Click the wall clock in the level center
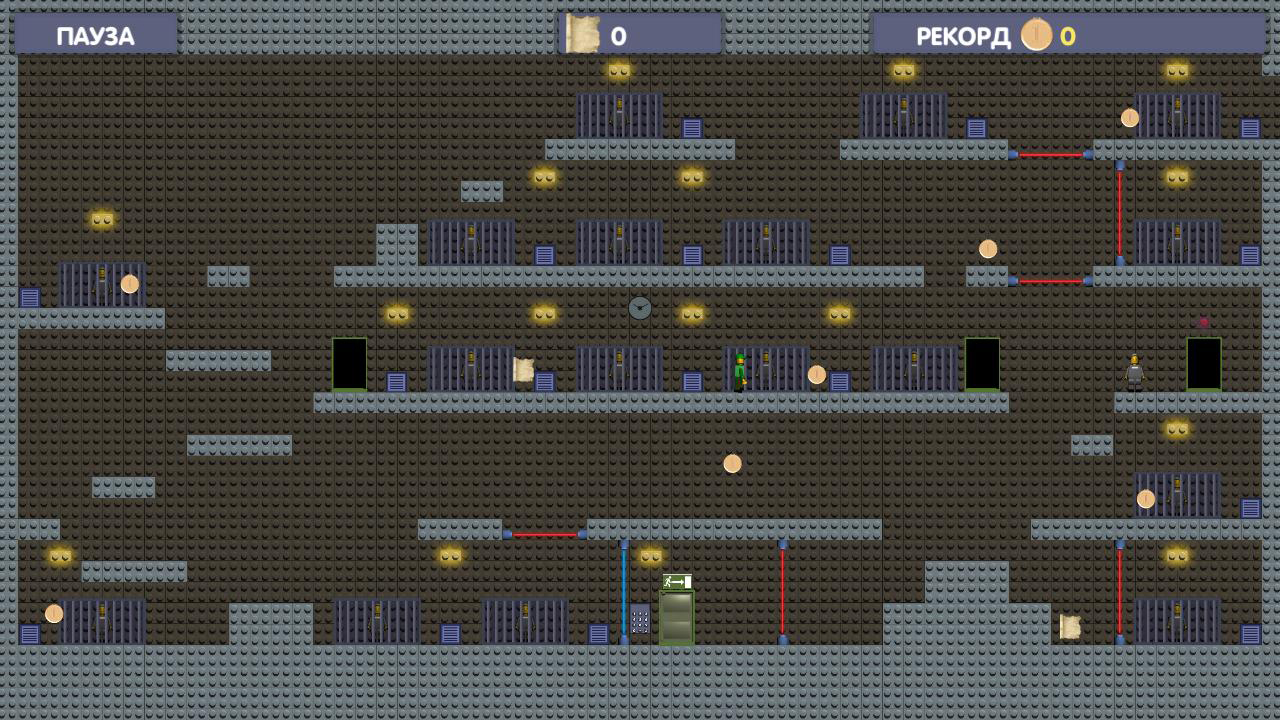 click(x=638, y=308)
